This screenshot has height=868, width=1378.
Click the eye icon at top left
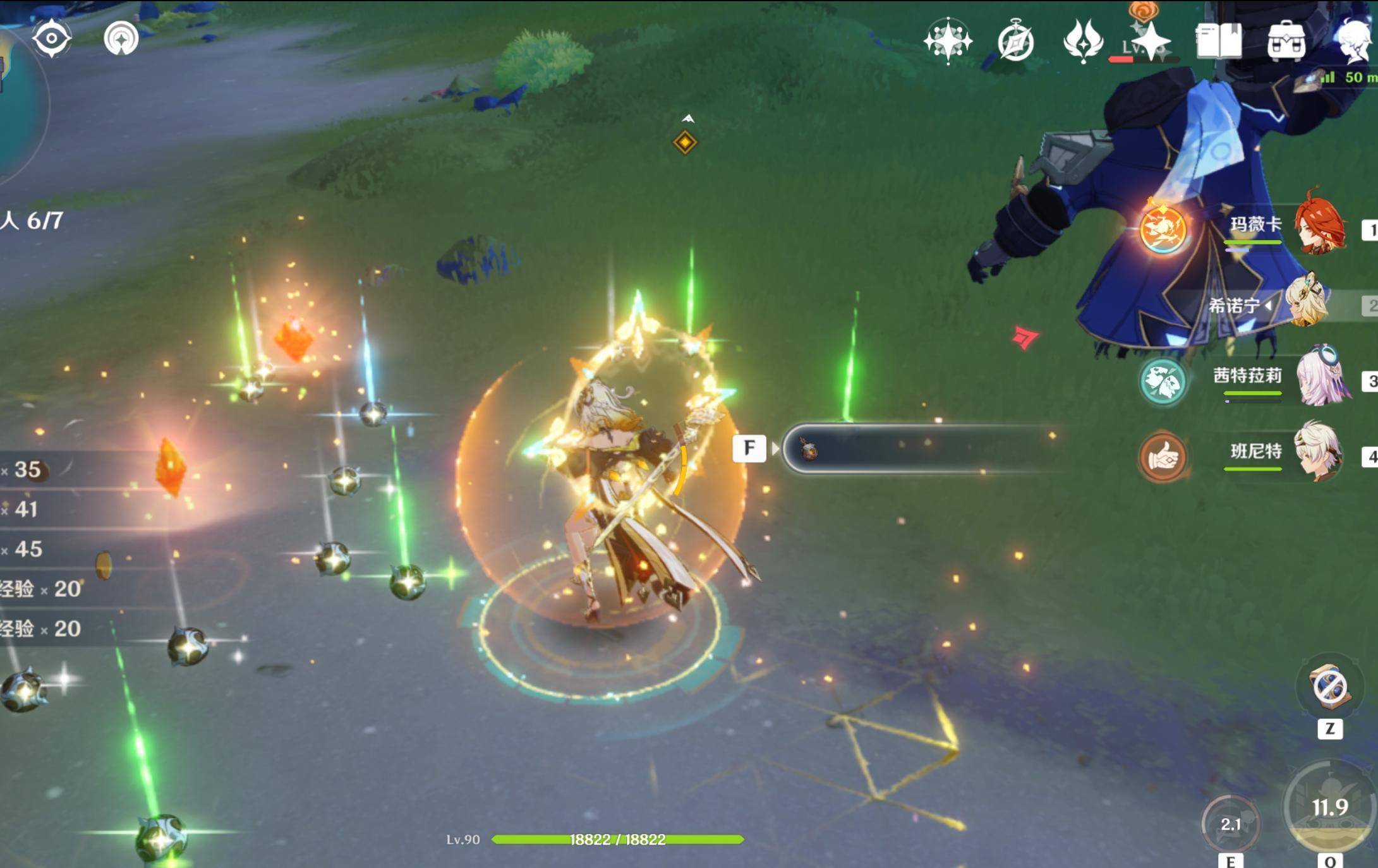pyautogui.click(x=52, y=38)
